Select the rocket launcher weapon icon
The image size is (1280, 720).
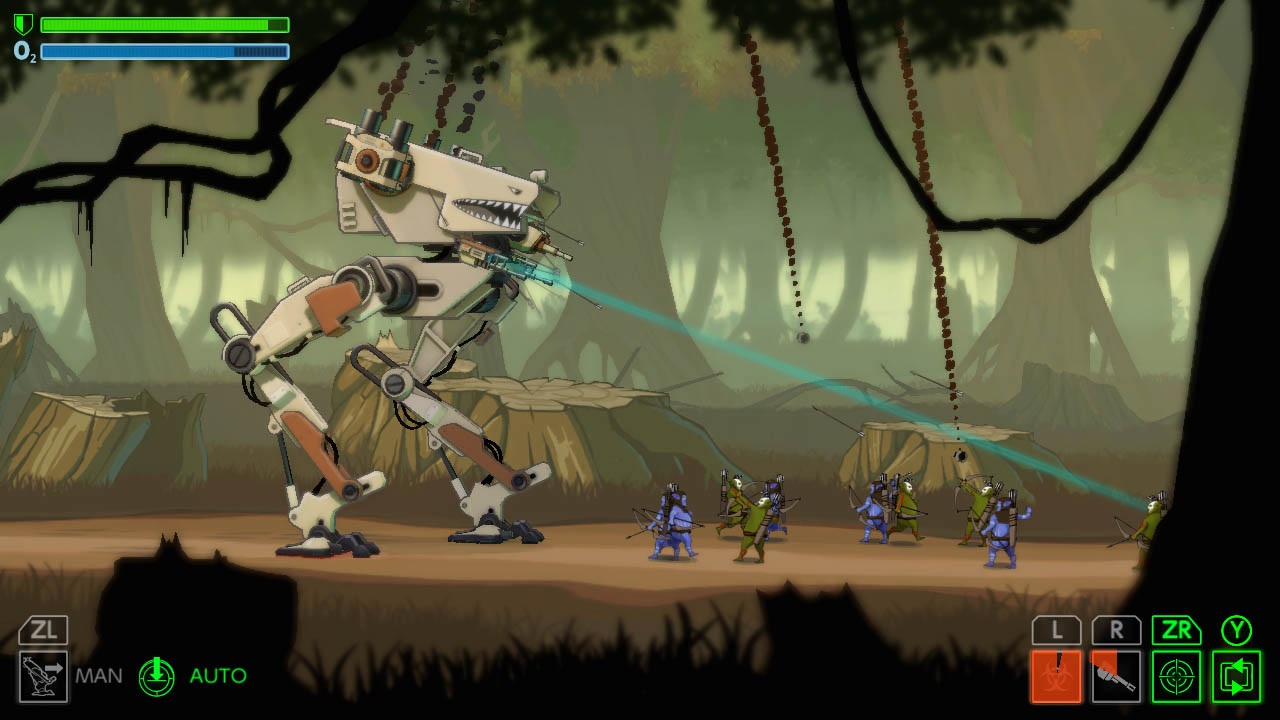click(x=1118, y=673)
